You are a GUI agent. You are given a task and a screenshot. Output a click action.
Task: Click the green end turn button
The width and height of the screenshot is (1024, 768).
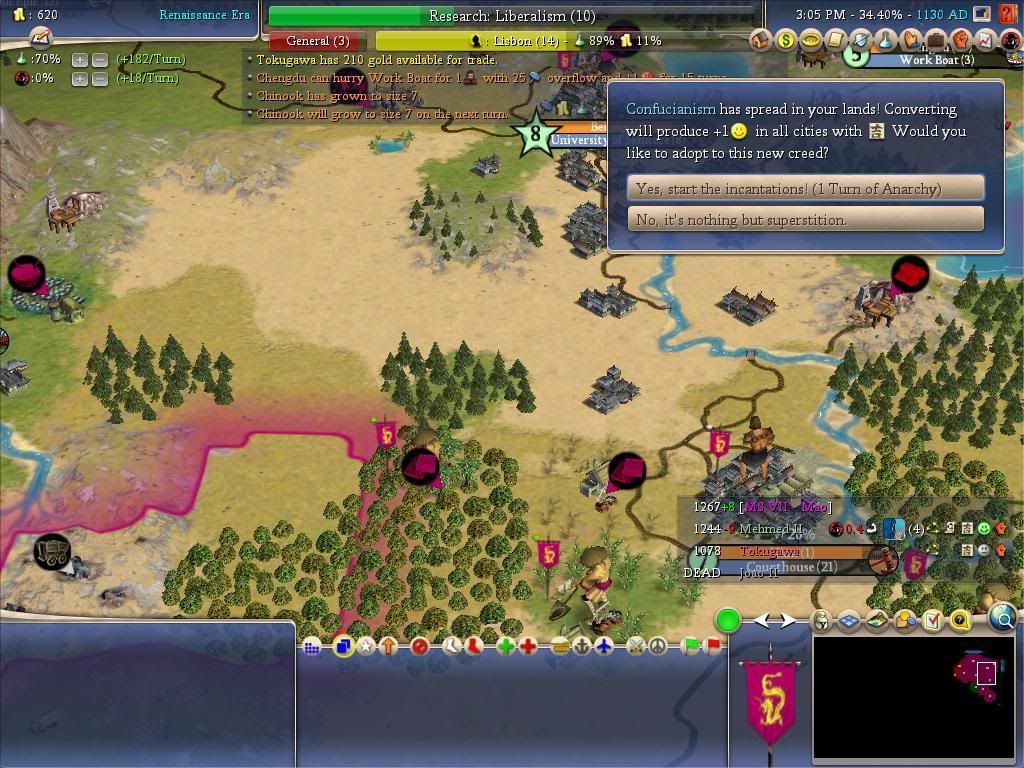[728, 621]
